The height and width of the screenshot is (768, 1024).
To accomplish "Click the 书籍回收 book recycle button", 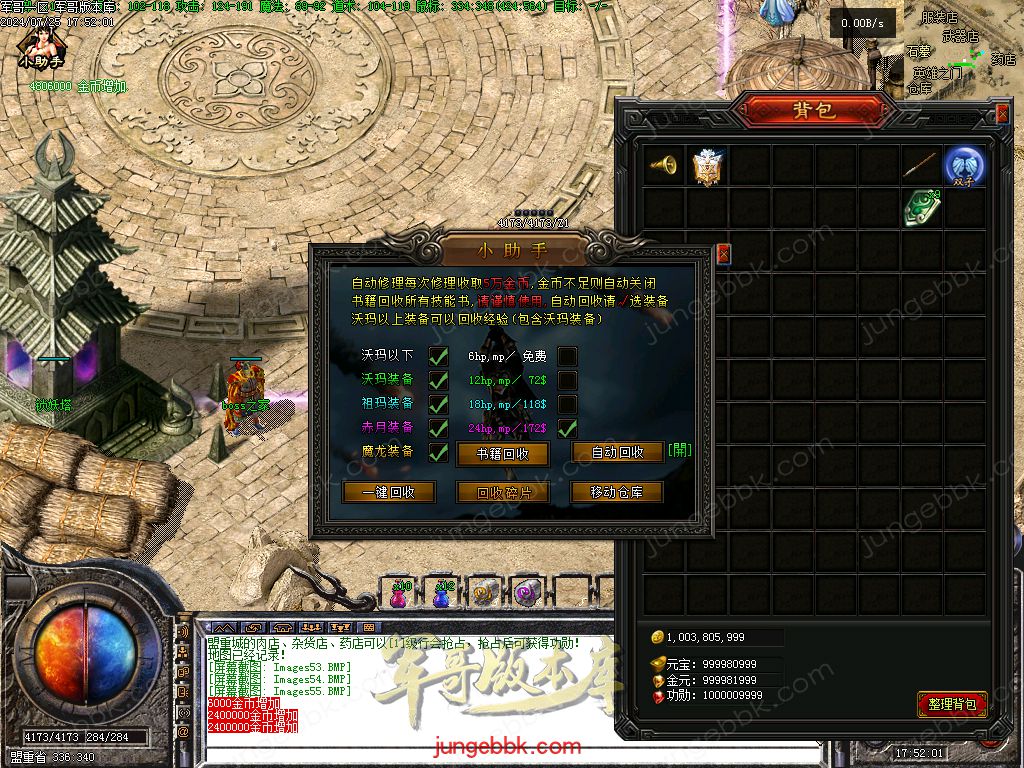I will point(502,454).
